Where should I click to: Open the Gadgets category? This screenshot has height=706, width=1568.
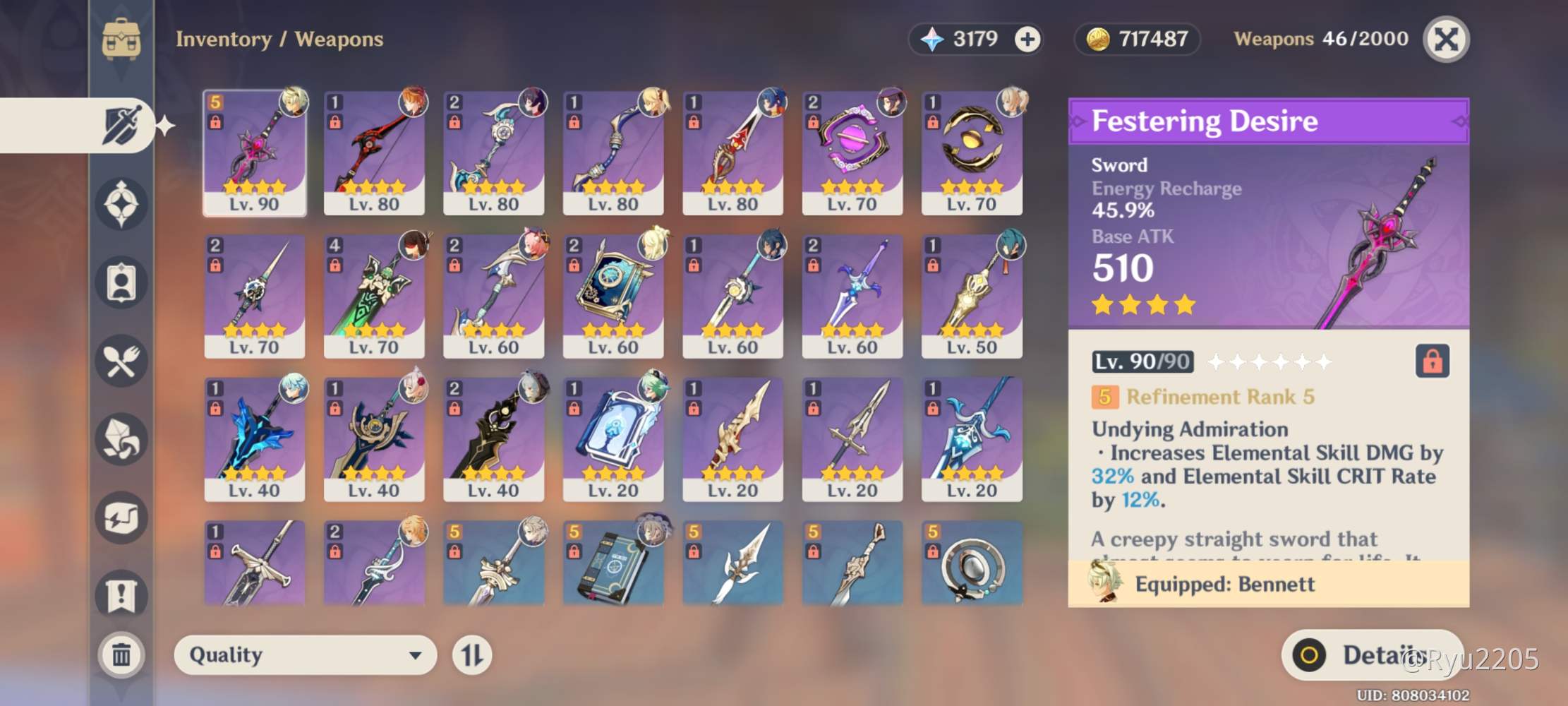(122, 517)
